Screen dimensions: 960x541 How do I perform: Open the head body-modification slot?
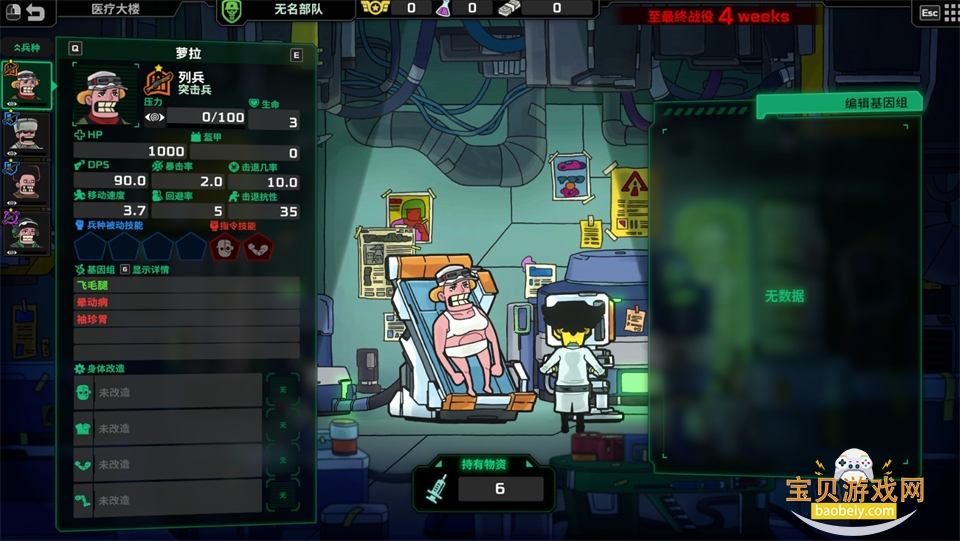(x=168, y=393)
